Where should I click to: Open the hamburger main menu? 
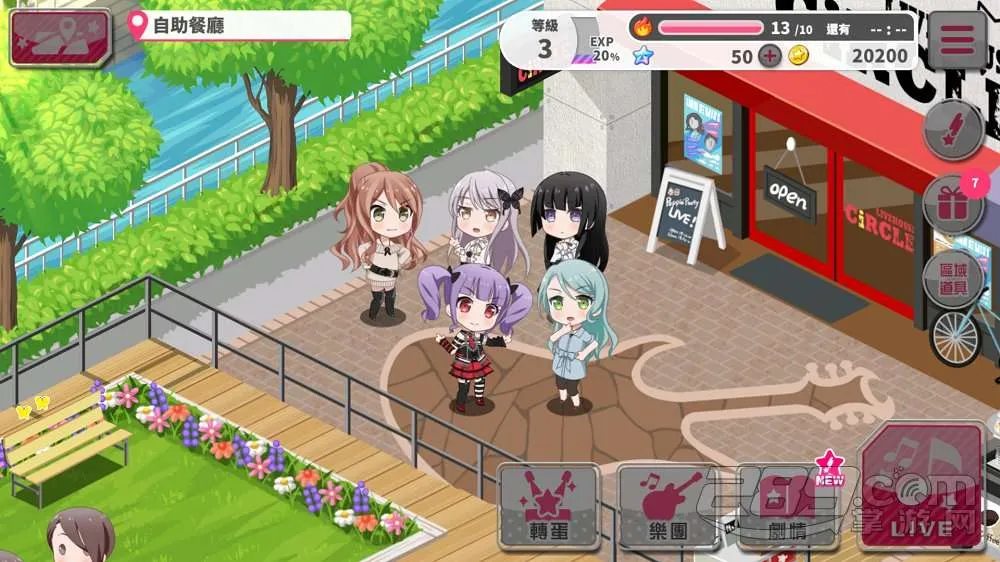[957, 41]
